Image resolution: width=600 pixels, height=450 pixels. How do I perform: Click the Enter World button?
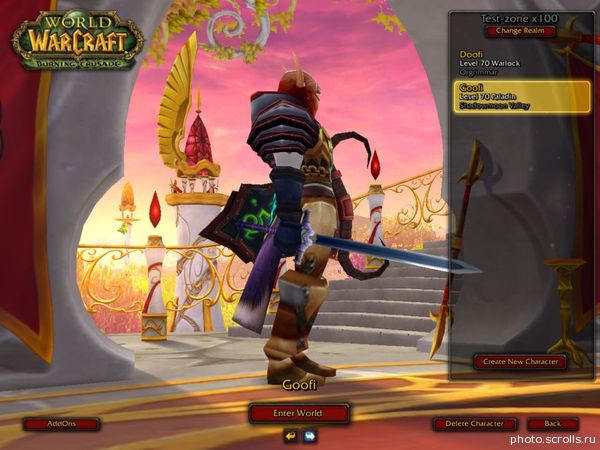299,412
